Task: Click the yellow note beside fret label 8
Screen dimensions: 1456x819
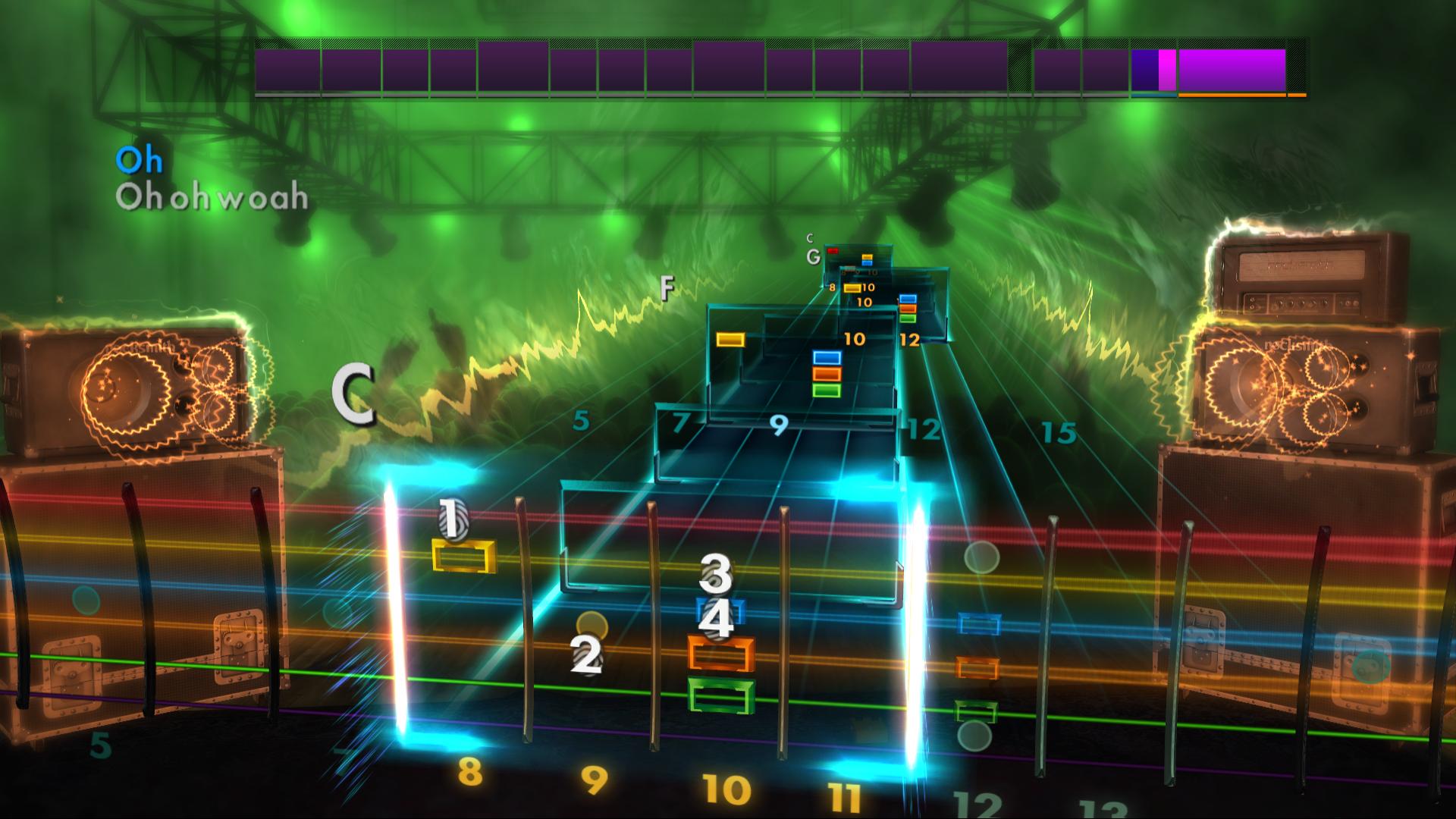Action: (852, 288)
